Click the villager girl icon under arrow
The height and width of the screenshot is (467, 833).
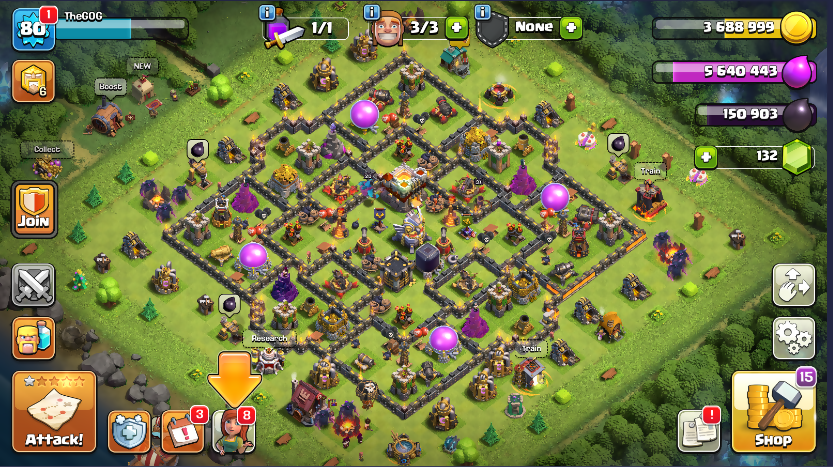click(x=234, y=431)
